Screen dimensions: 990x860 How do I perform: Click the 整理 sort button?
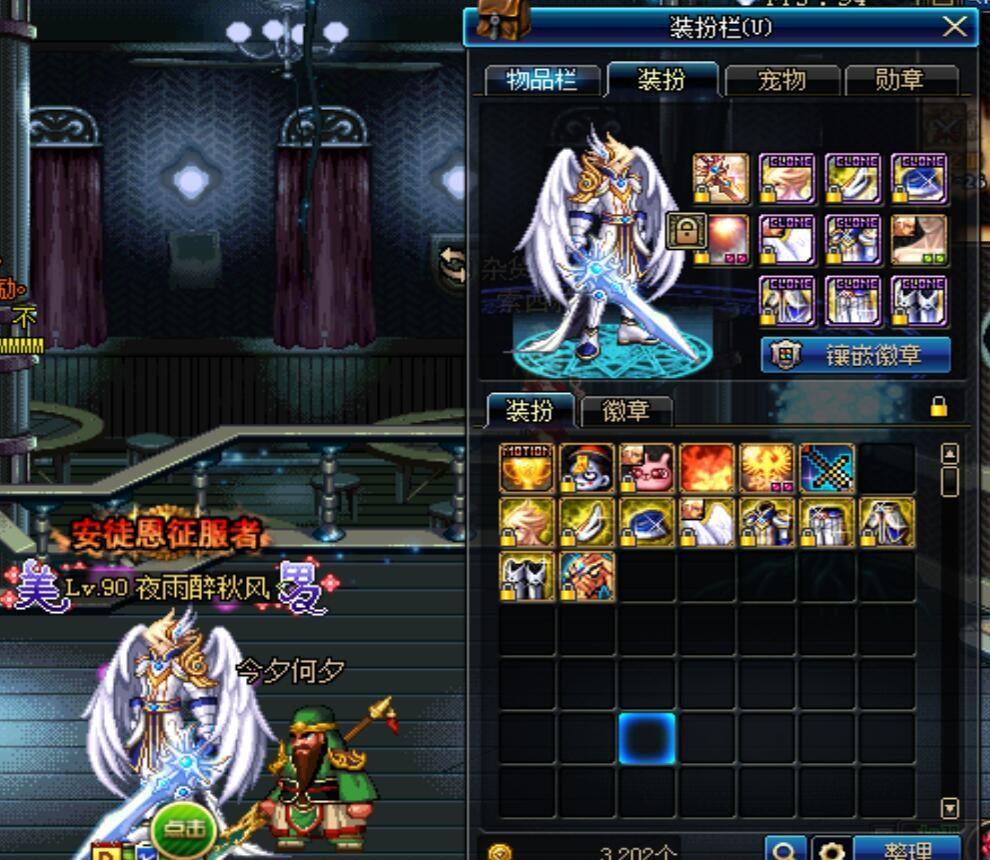coord(907,850)
